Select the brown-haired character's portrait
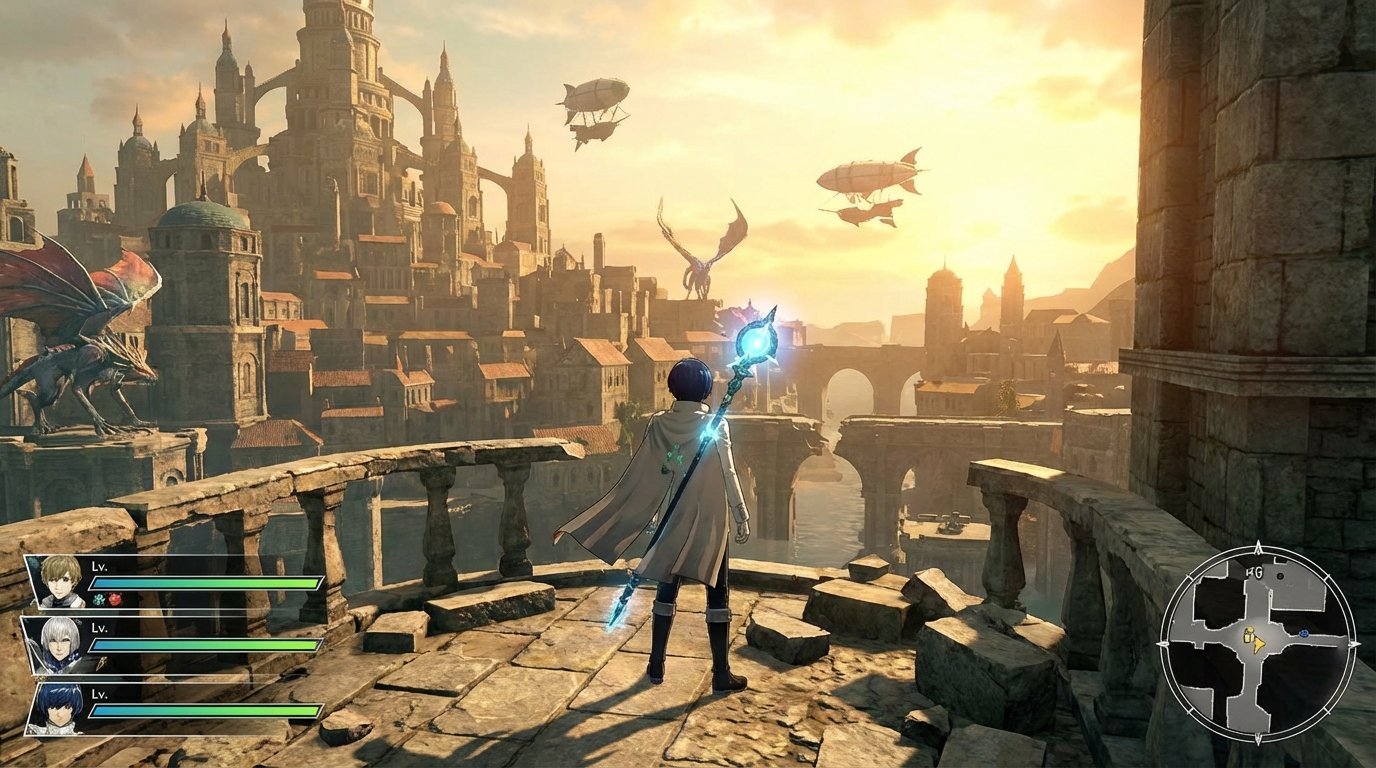Screen dimensions: 1376x768 (x=59, y=581)
